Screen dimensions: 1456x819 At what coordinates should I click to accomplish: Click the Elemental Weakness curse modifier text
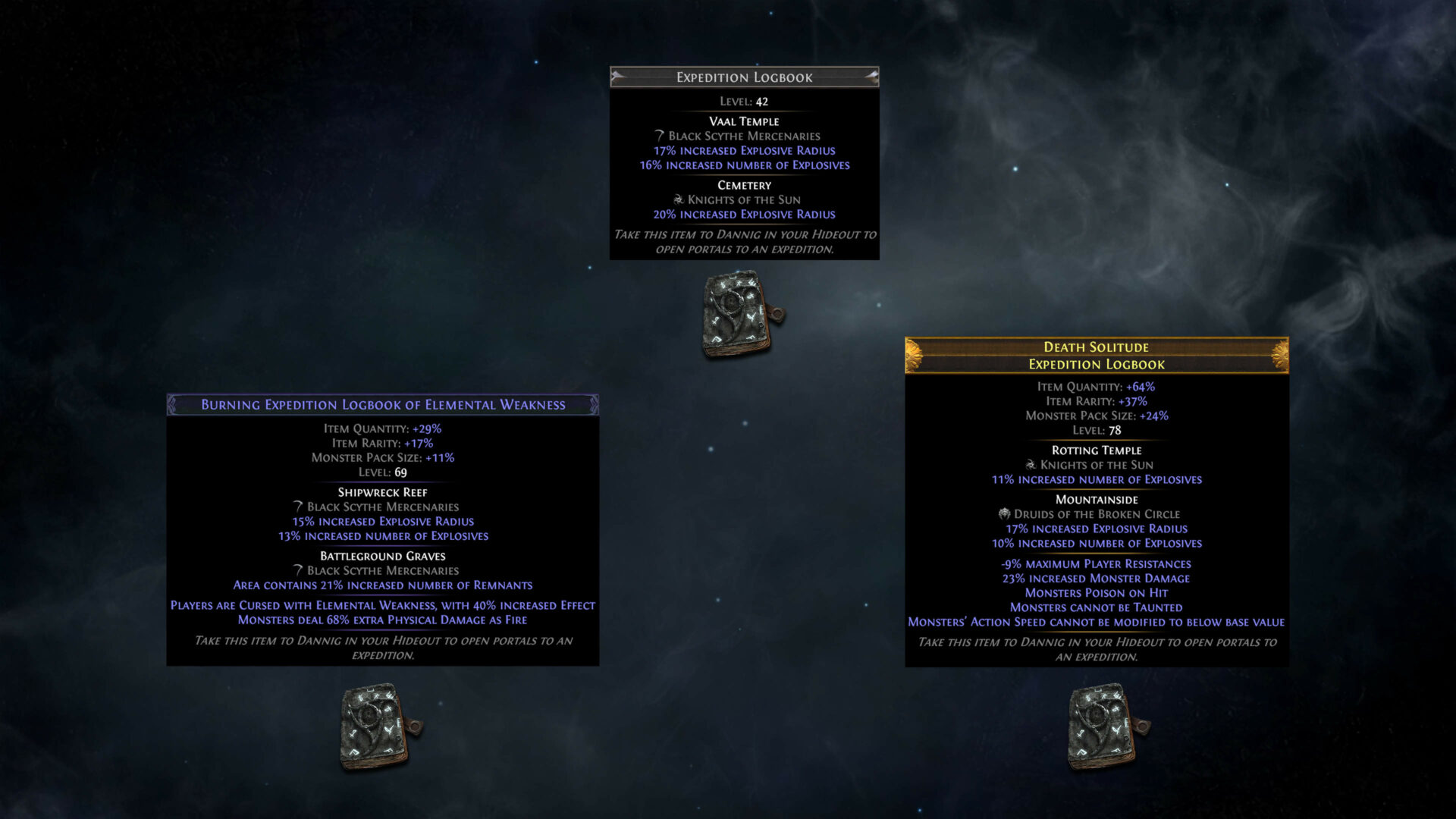383,605
